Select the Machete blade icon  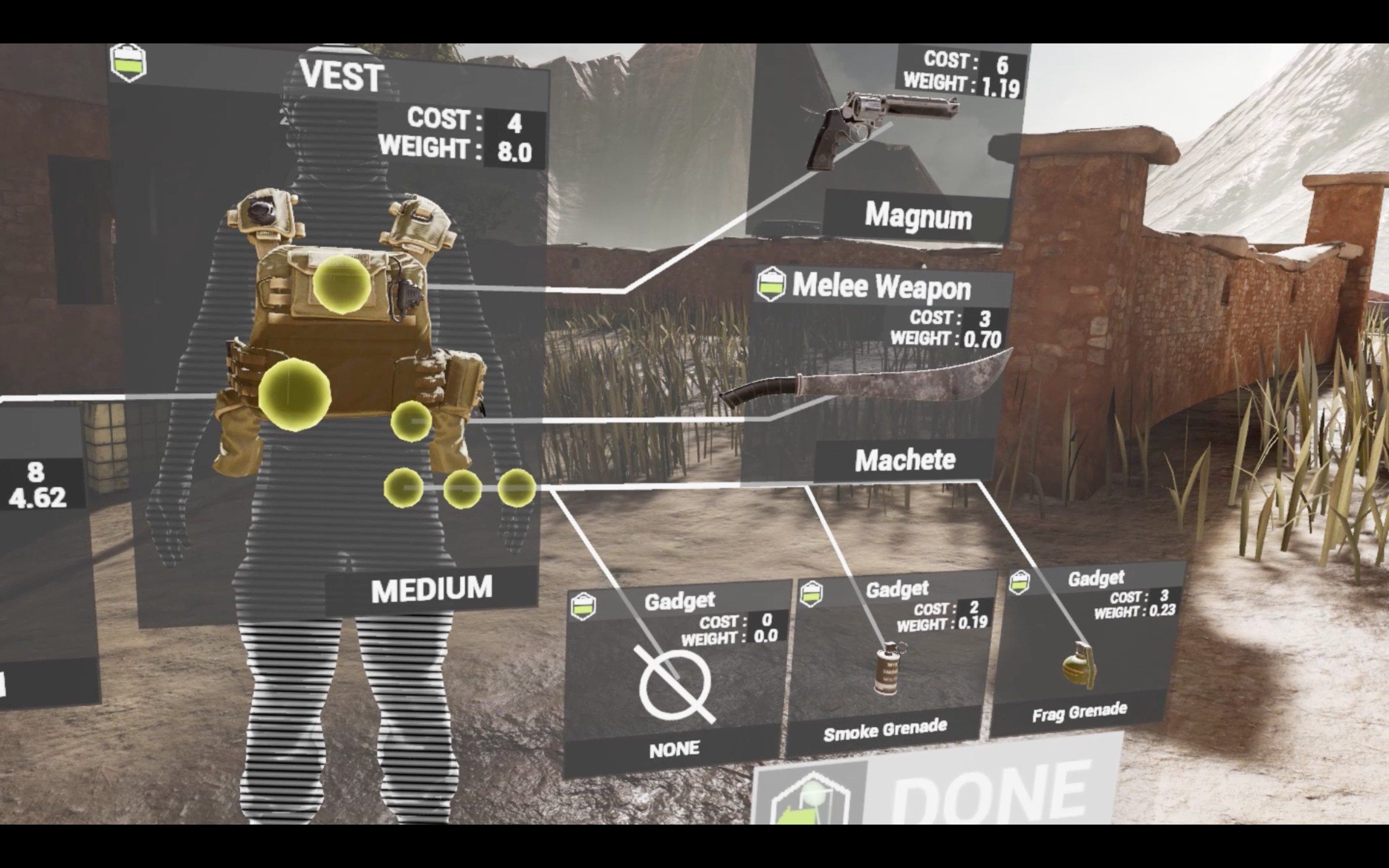(x=884, y=385)
